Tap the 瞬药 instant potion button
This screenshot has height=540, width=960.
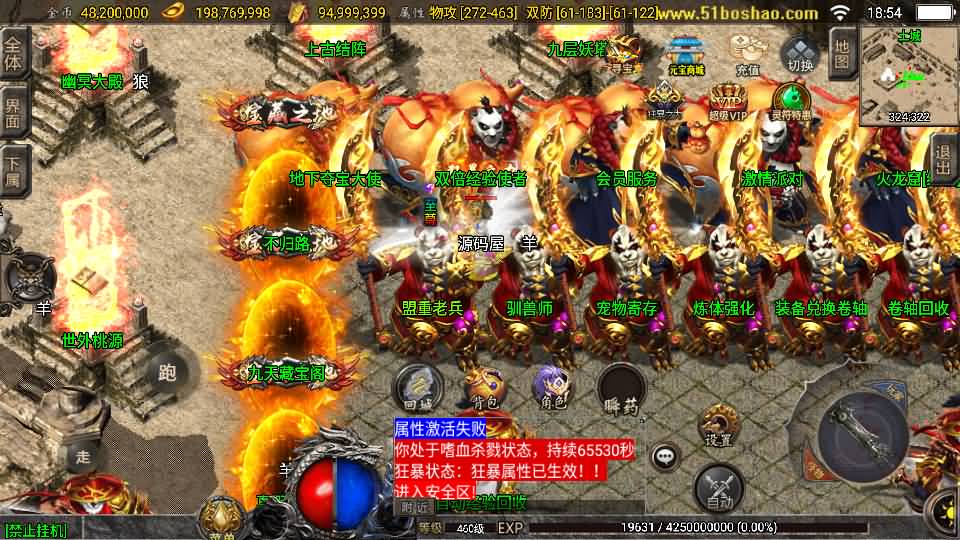pos(621,388)
